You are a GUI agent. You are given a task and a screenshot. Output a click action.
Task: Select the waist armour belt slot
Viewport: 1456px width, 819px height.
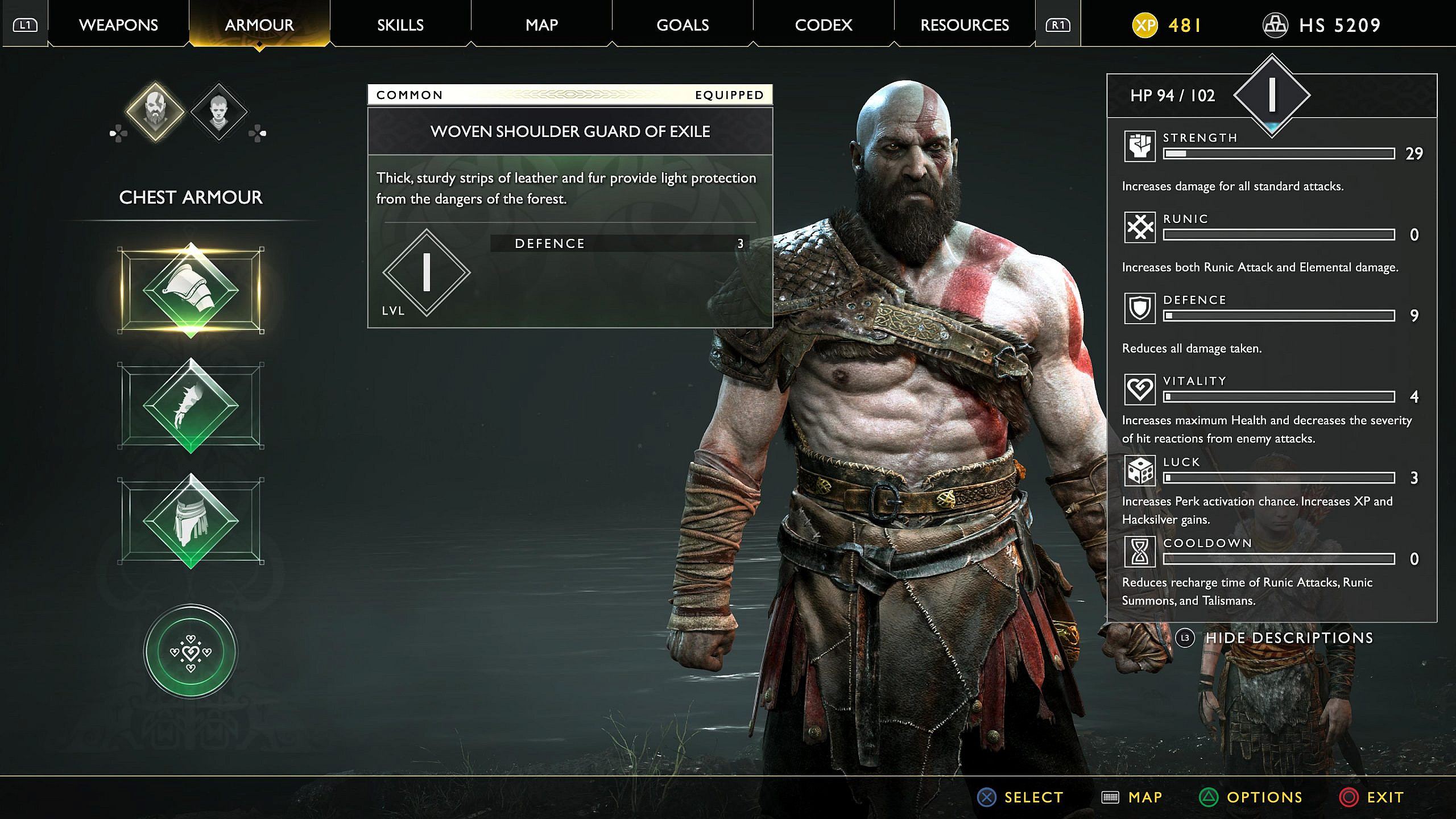(x=191, y=521)
